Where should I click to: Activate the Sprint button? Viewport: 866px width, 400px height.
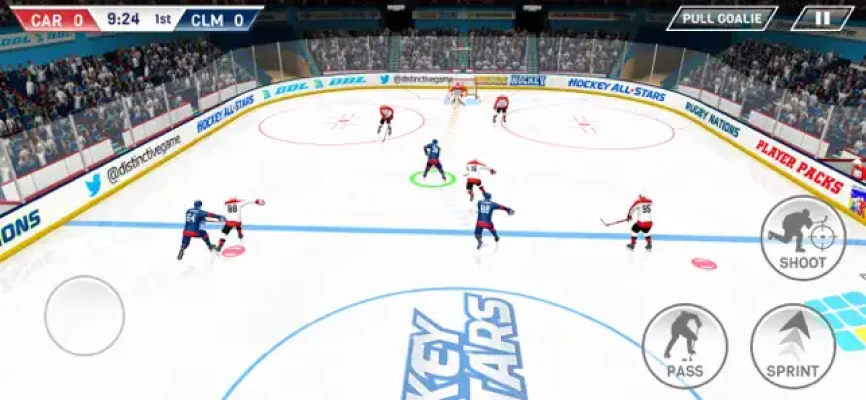792,345
